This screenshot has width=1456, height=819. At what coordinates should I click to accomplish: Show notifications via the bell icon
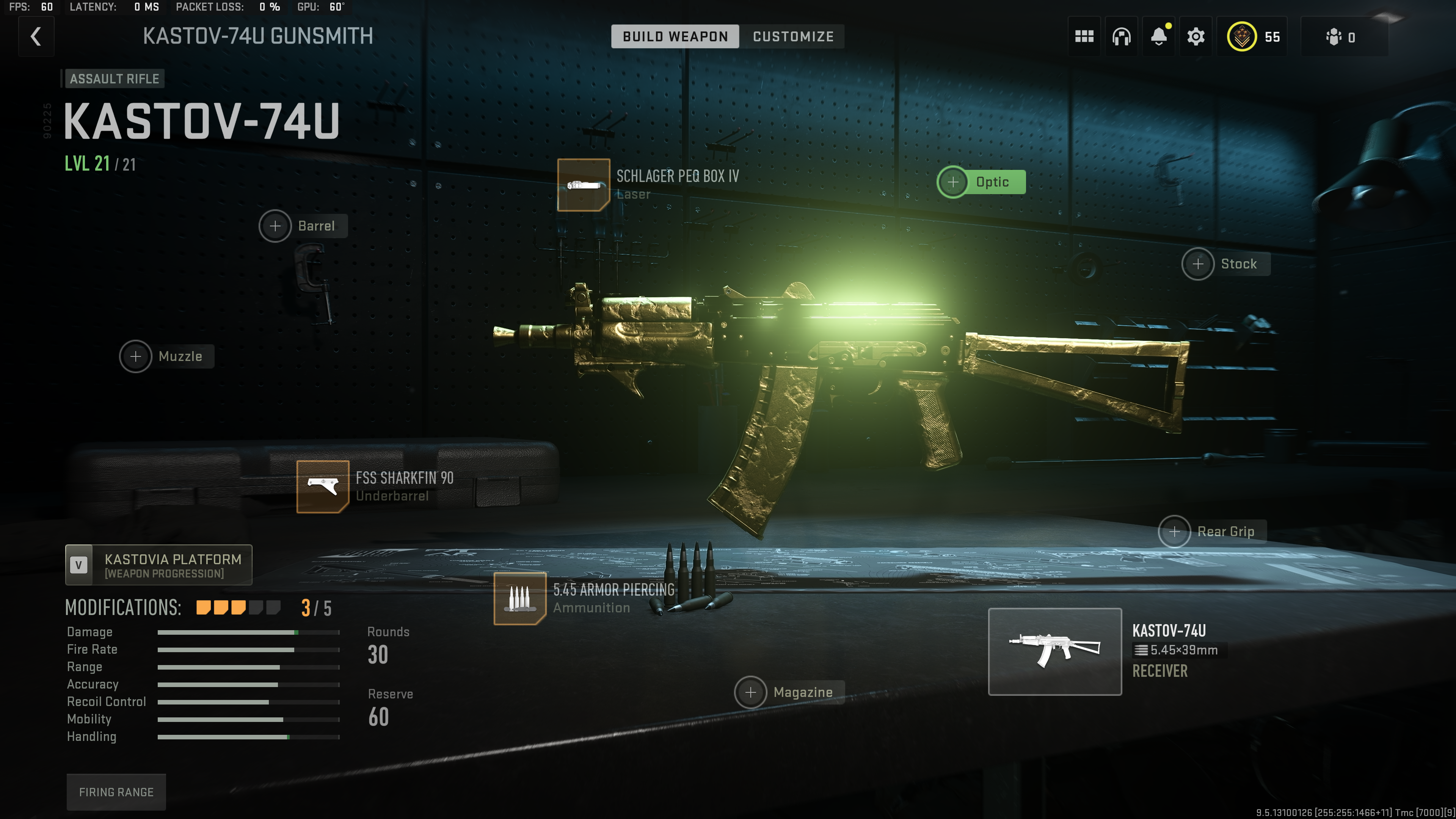coord(1159,37)
